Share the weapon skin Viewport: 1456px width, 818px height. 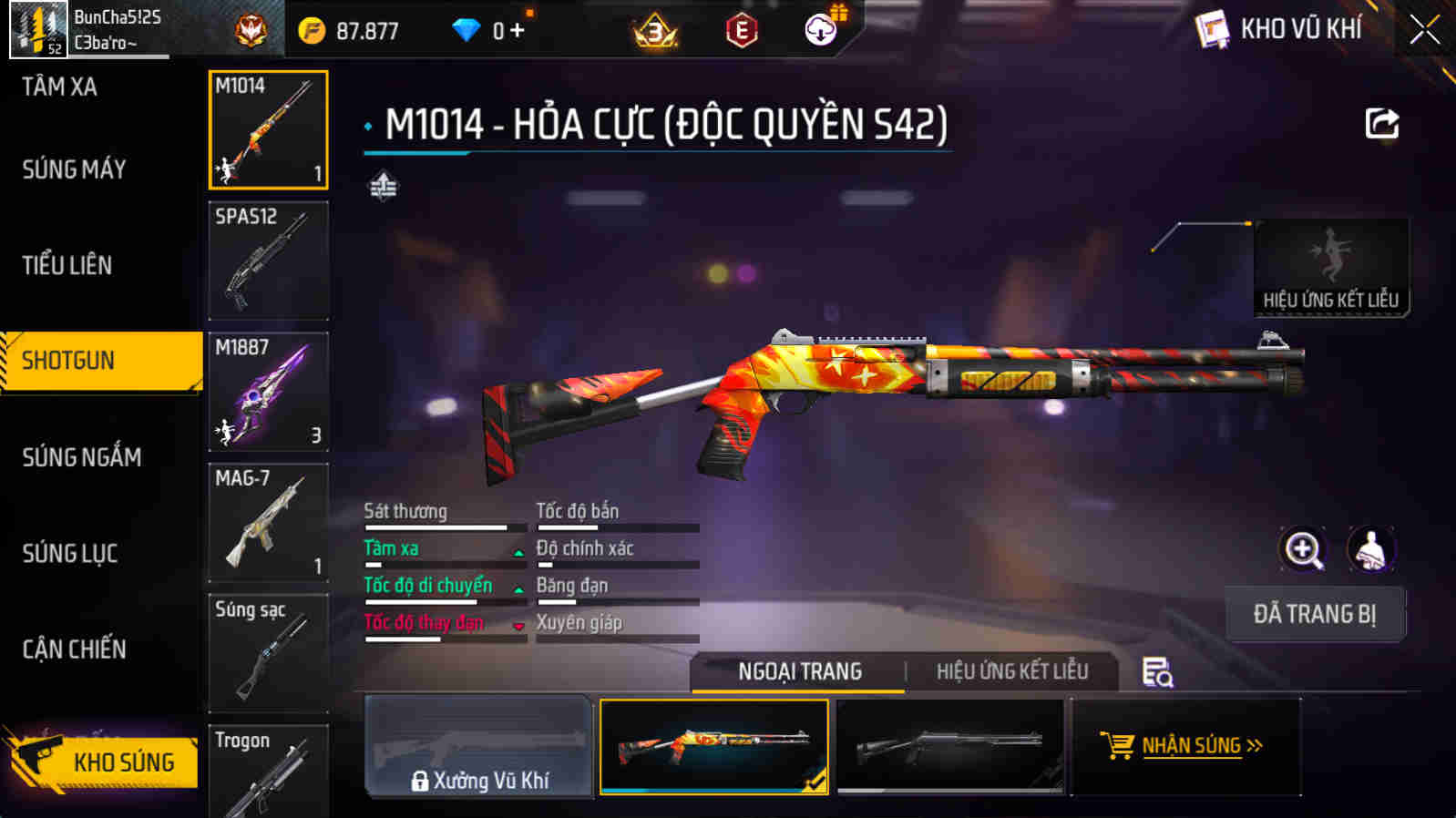(x=1381, y=124)
